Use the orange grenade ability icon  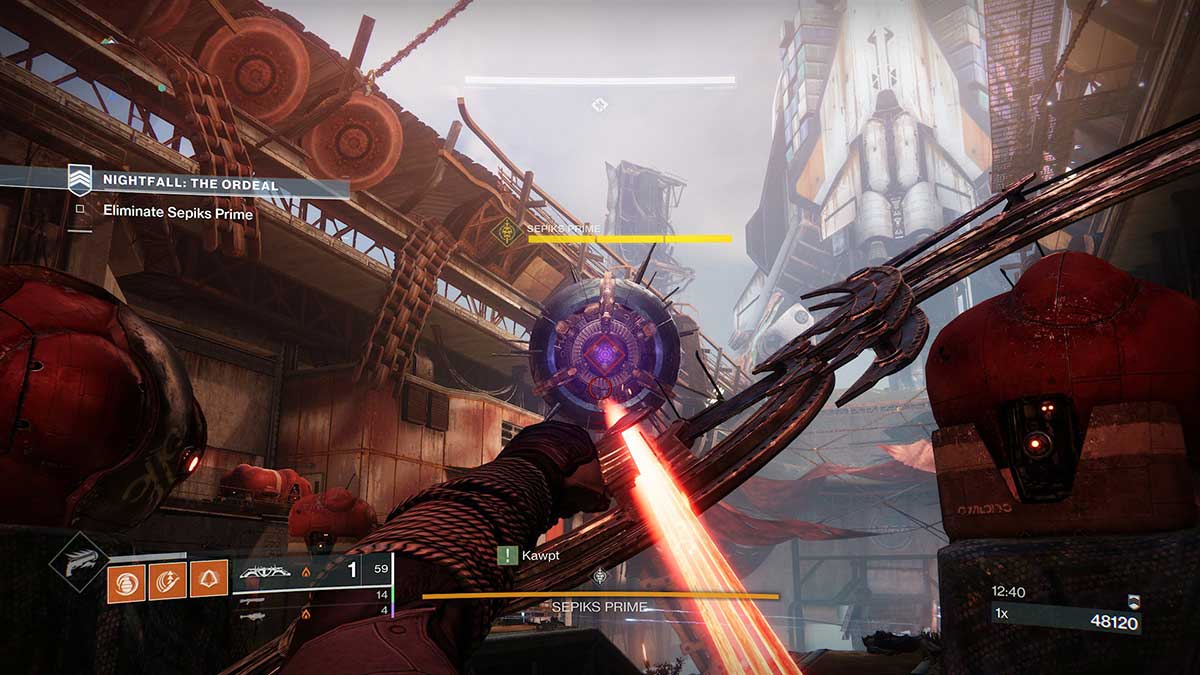pyautogui.click(x=127, y=581)
